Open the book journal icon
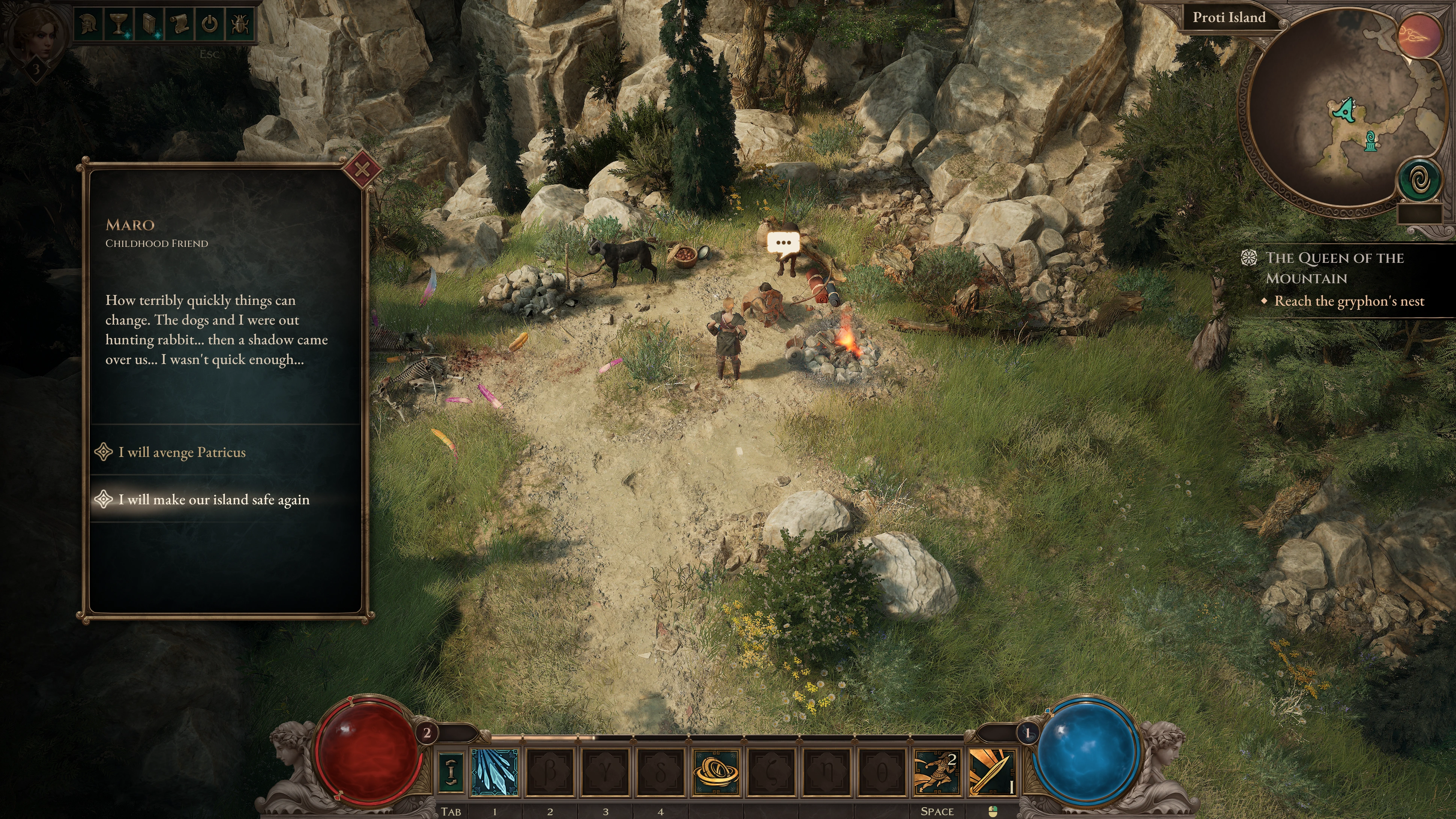Image resolution: width=1456 pixels, height=819 pixels. (x=149, y=24)
